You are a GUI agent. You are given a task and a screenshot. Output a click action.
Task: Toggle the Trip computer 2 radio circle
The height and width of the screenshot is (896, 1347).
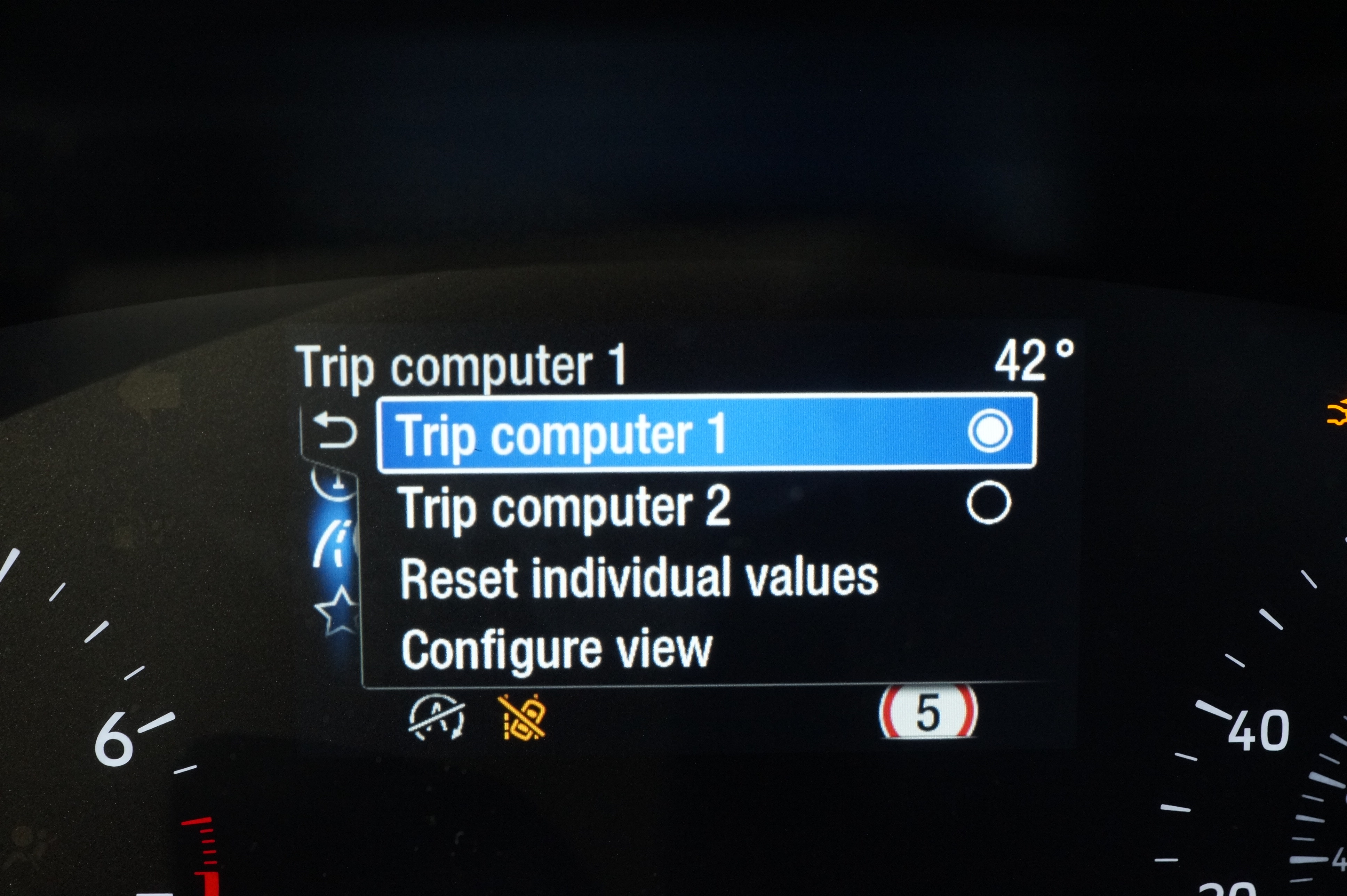tap(989, 503)
